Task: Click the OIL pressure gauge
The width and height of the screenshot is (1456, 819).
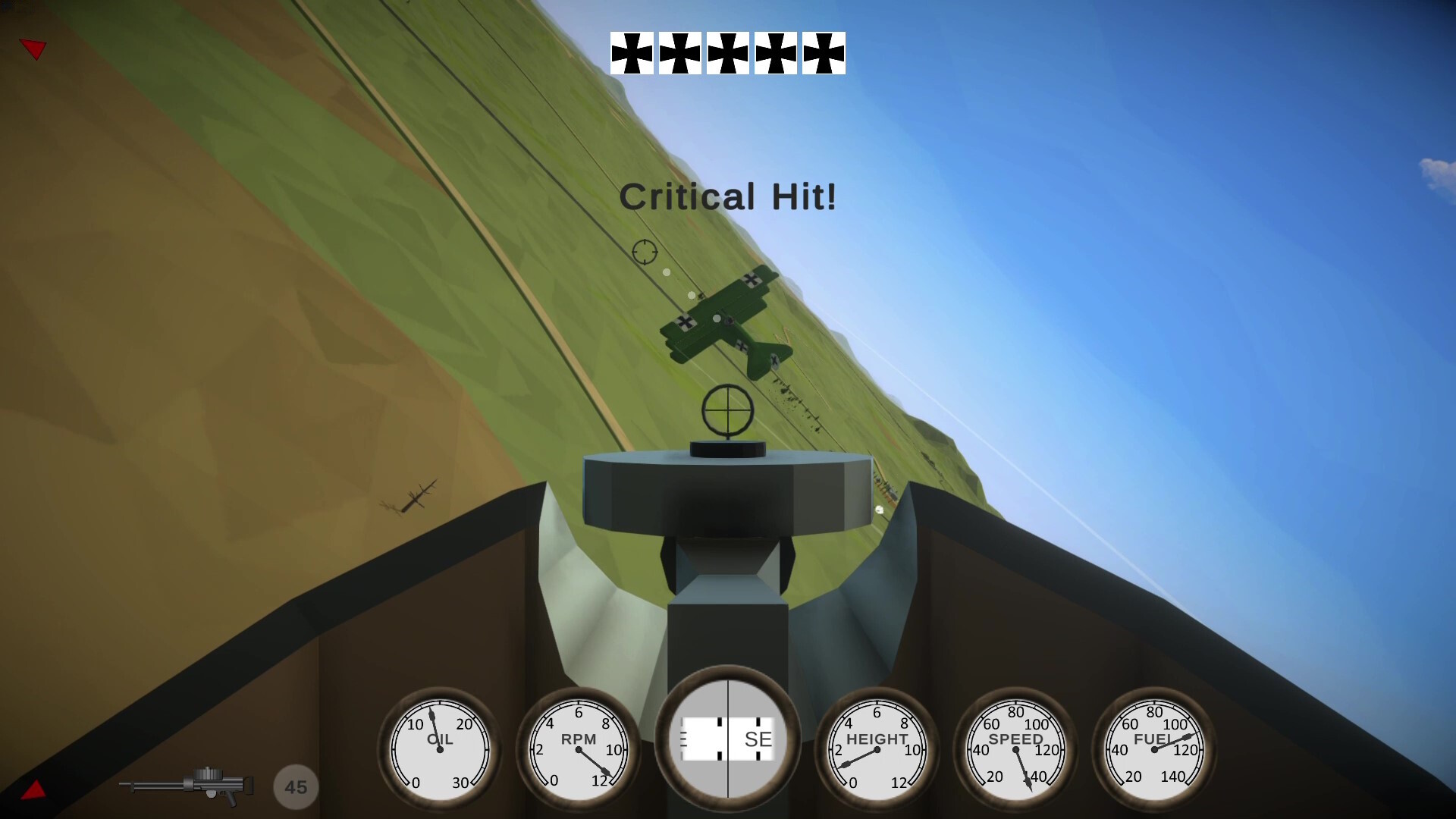Action: (x=438, y=749)
